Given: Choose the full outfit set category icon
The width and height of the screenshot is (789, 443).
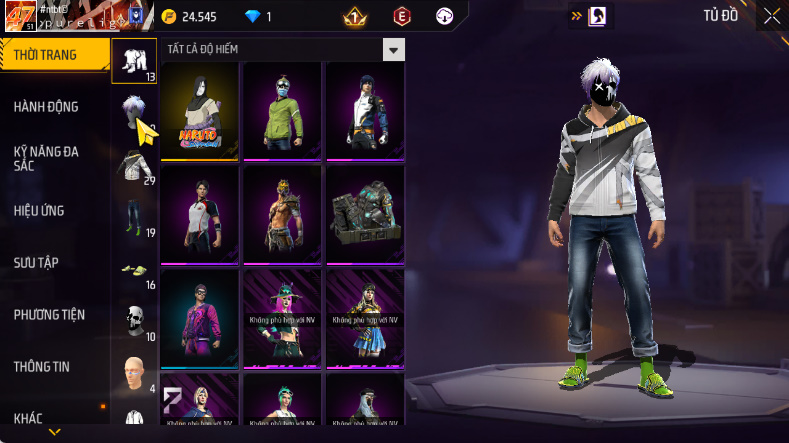Looking at the screenshot, I should pos(135,60).
